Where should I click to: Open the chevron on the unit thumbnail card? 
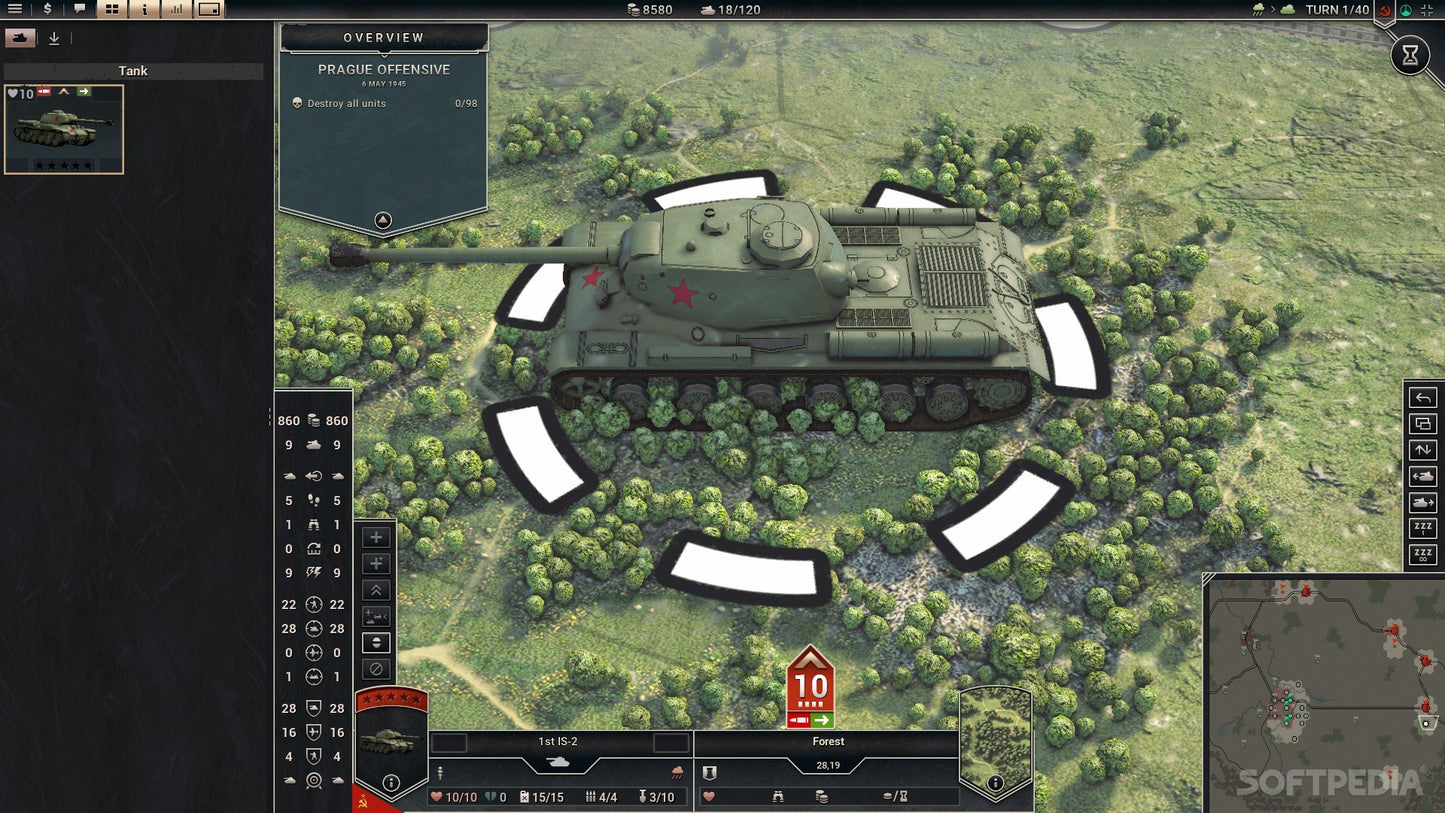coord(64,91)
